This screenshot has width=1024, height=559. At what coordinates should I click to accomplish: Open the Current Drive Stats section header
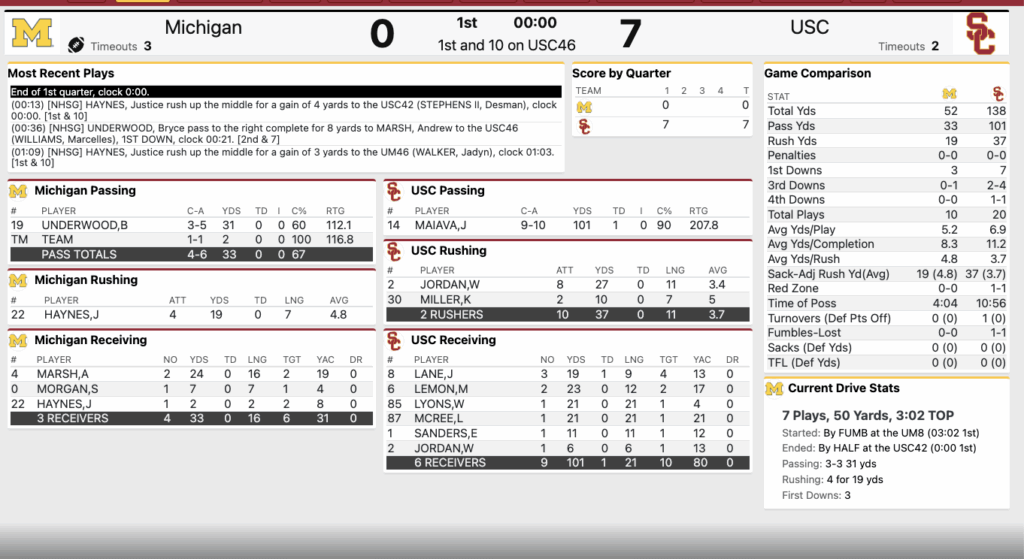843,388
